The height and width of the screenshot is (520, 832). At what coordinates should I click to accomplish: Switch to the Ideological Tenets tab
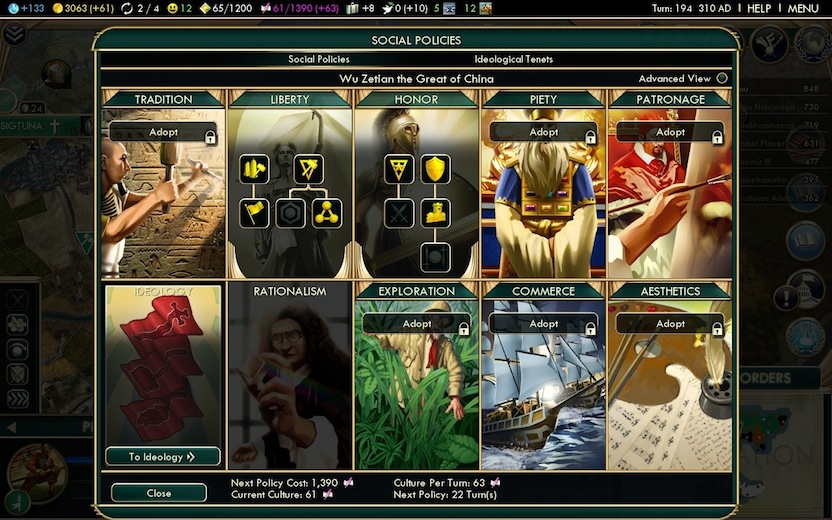coord(513,59)
